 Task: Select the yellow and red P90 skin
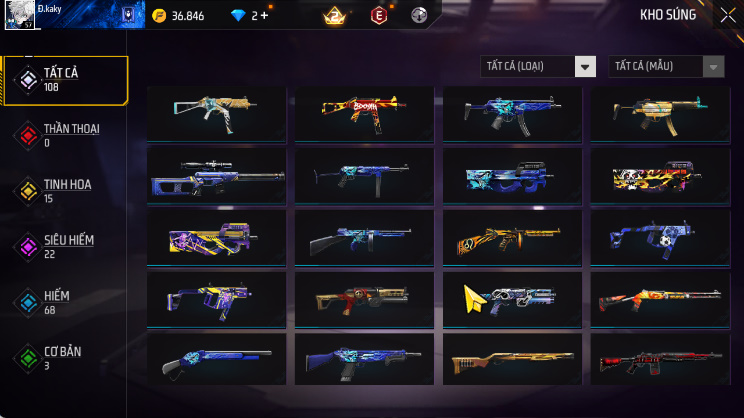coord(659,176)
